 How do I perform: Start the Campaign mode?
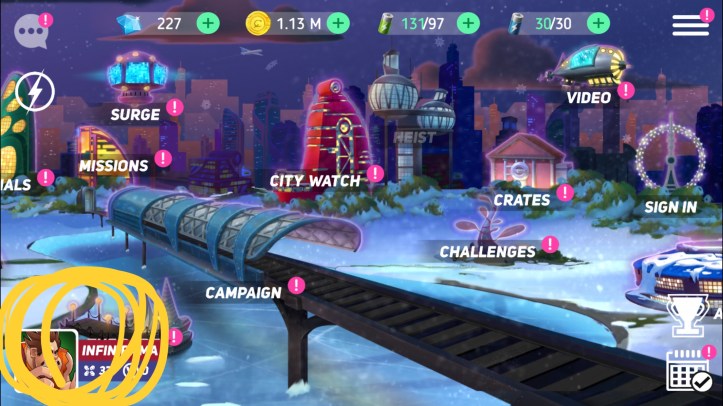pyautogui.click(x=243, y=292)
